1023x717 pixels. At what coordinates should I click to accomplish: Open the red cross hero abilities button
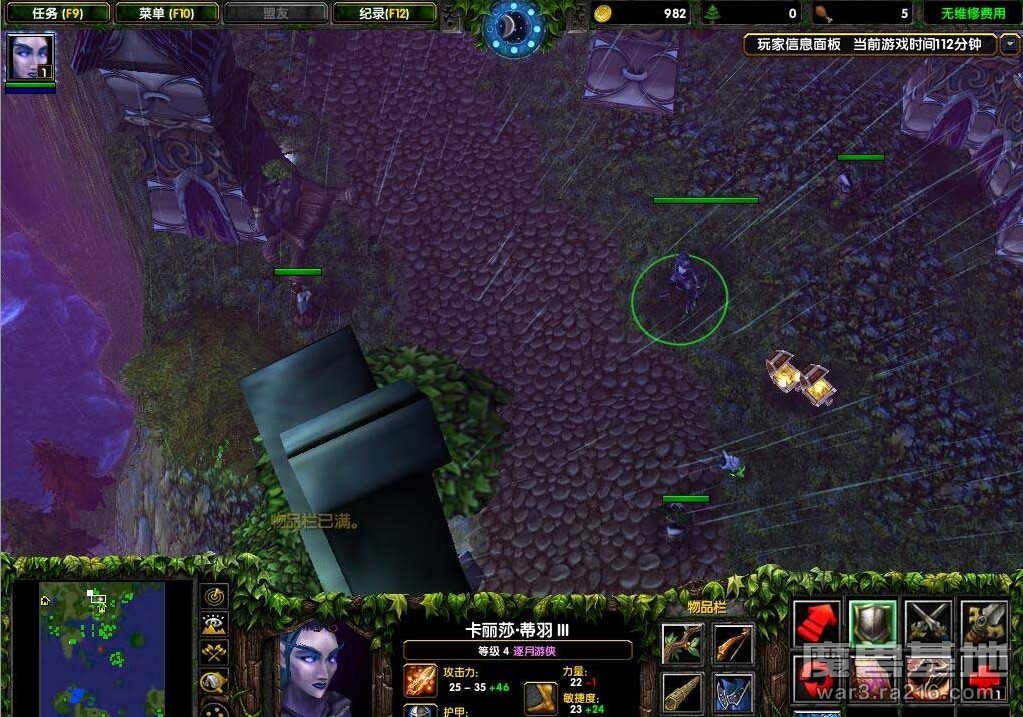click(983, 680)
